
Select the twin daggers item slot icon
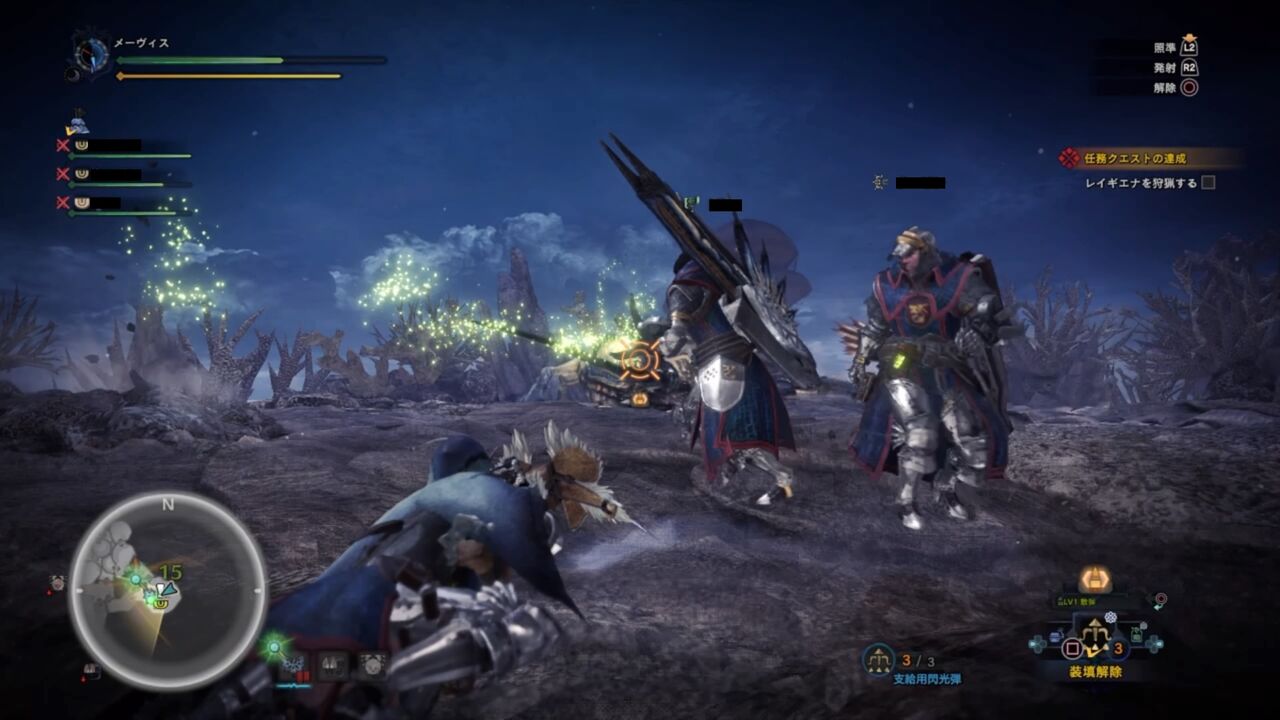tap(333, 665)
